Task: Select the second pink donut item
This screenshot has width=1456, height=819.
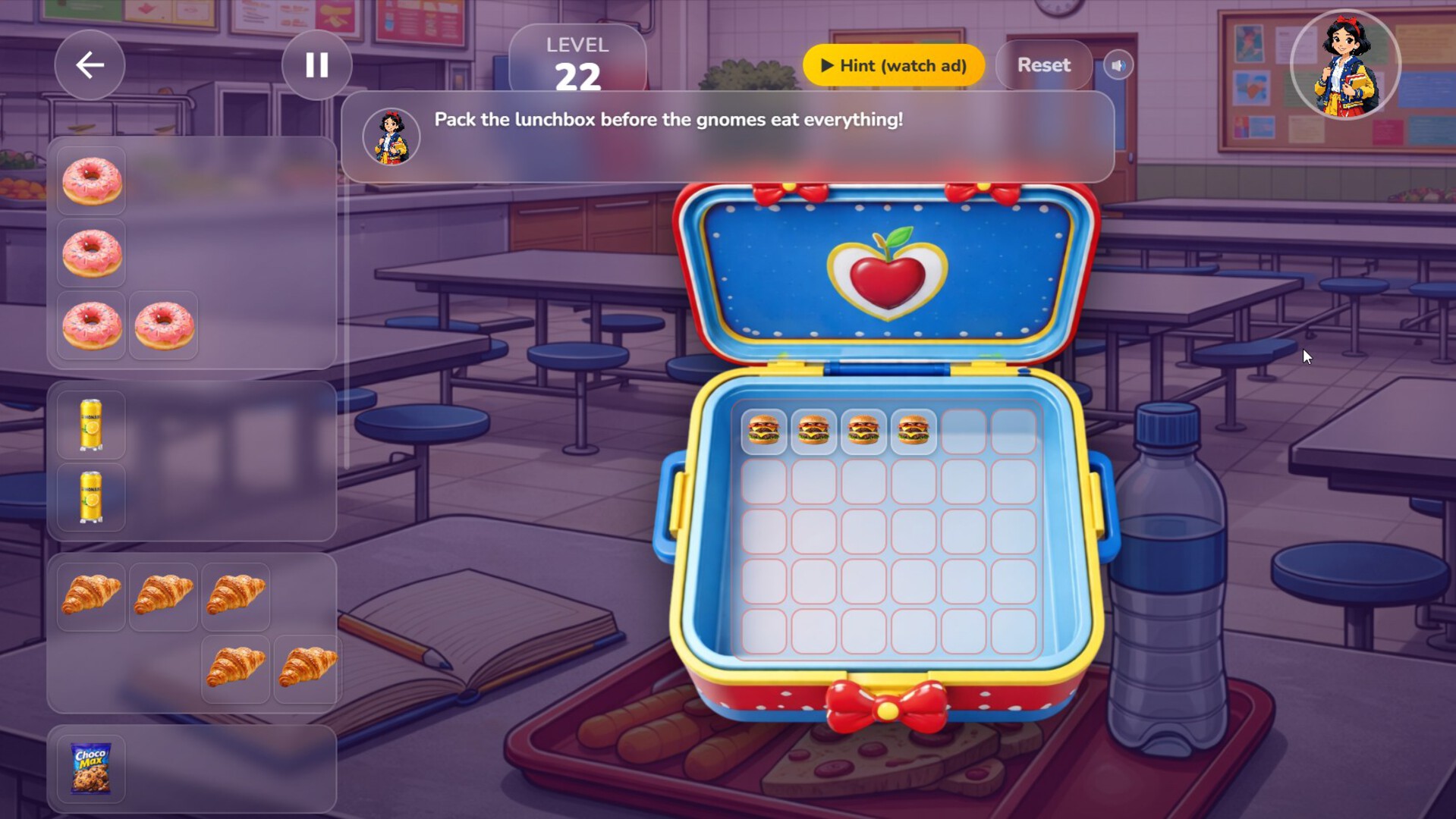Action: (x=91, y=253)
